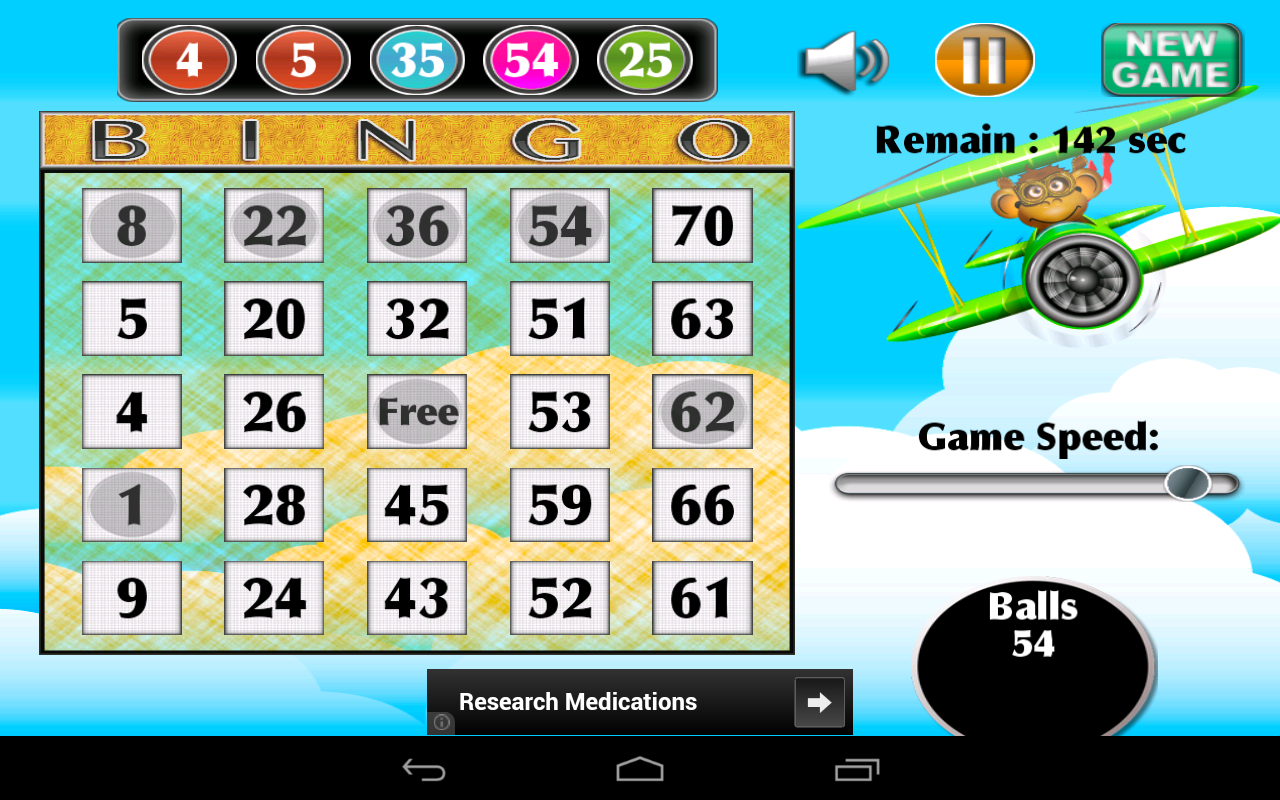
Task: Open the Research Medications ad link
Action: (x=577, y=702)
